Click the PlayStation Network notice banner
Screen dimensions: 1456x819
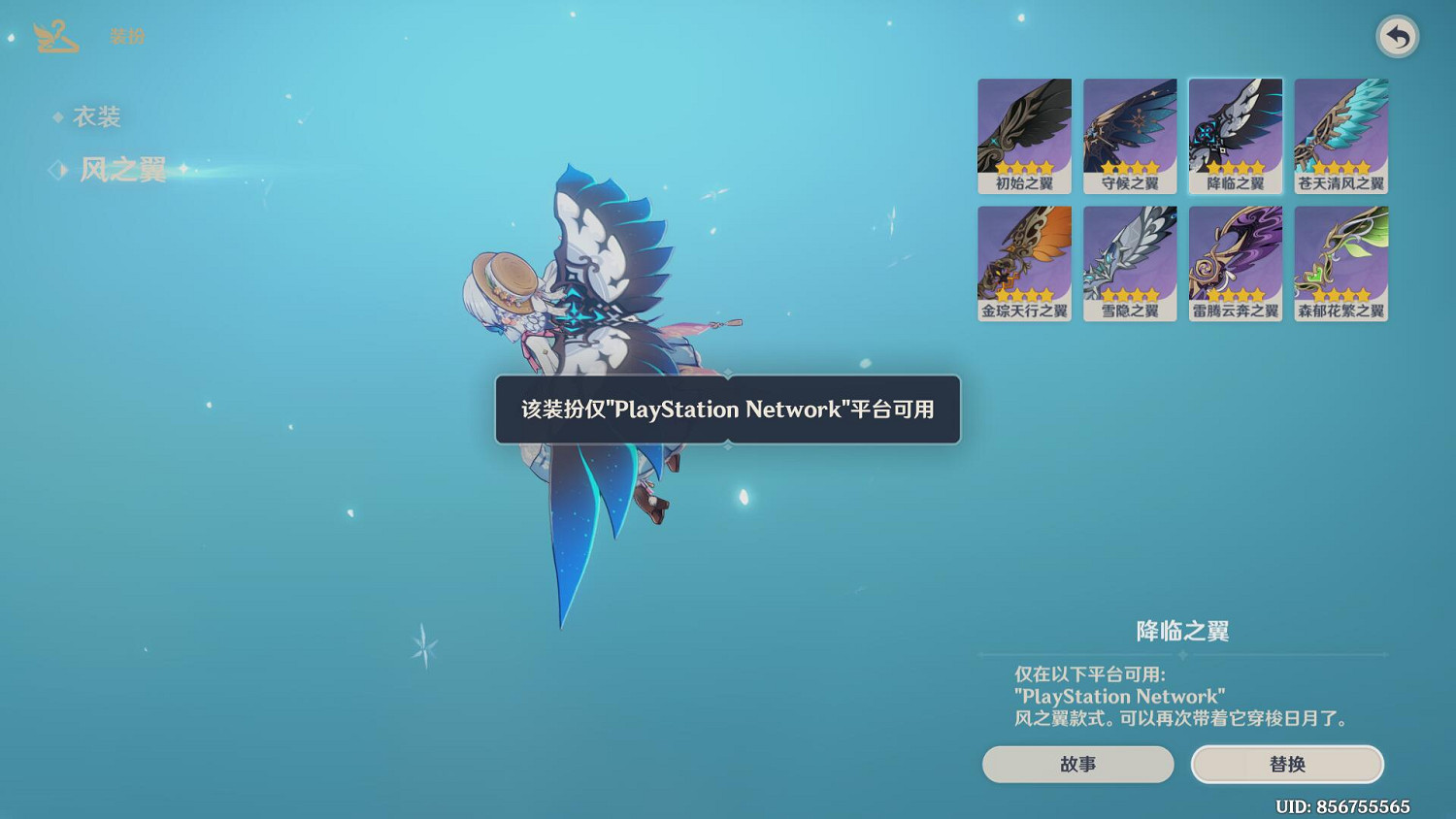click(x=727, y=410)
